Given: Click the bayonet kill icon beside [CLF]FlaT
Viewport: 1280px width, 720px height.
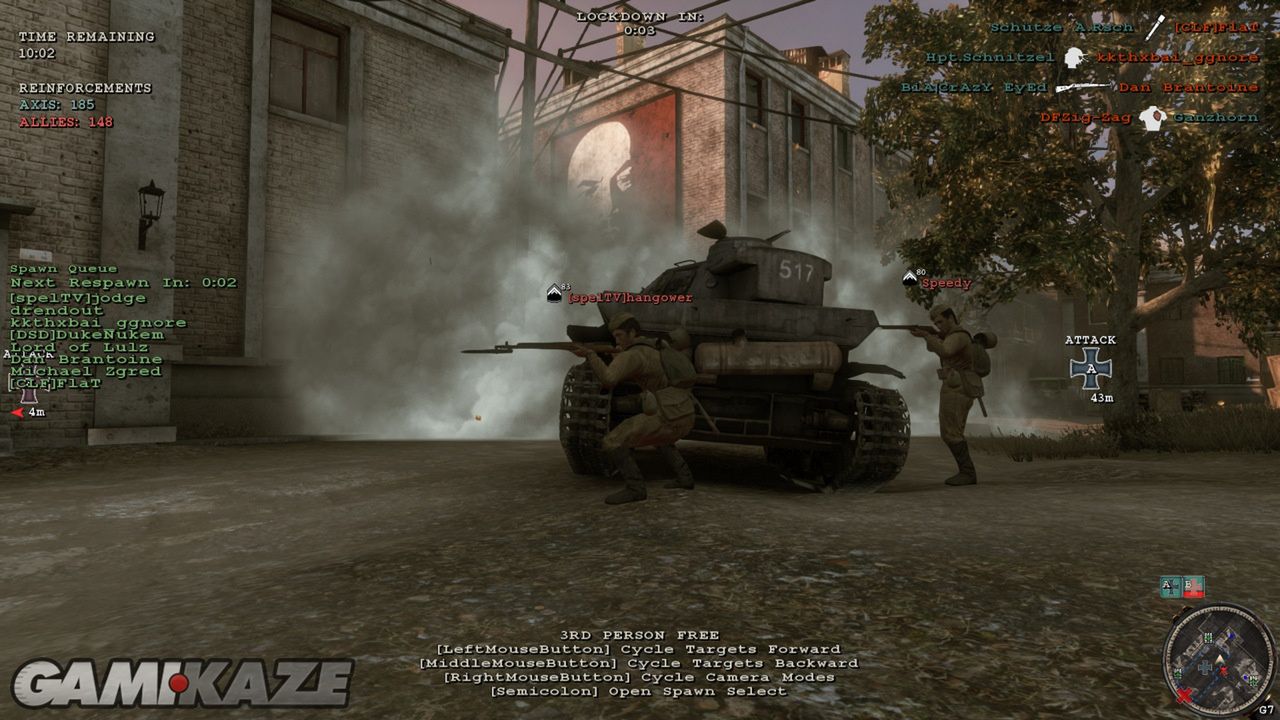Looking at the screenshot, I should tap(1153, 27).
